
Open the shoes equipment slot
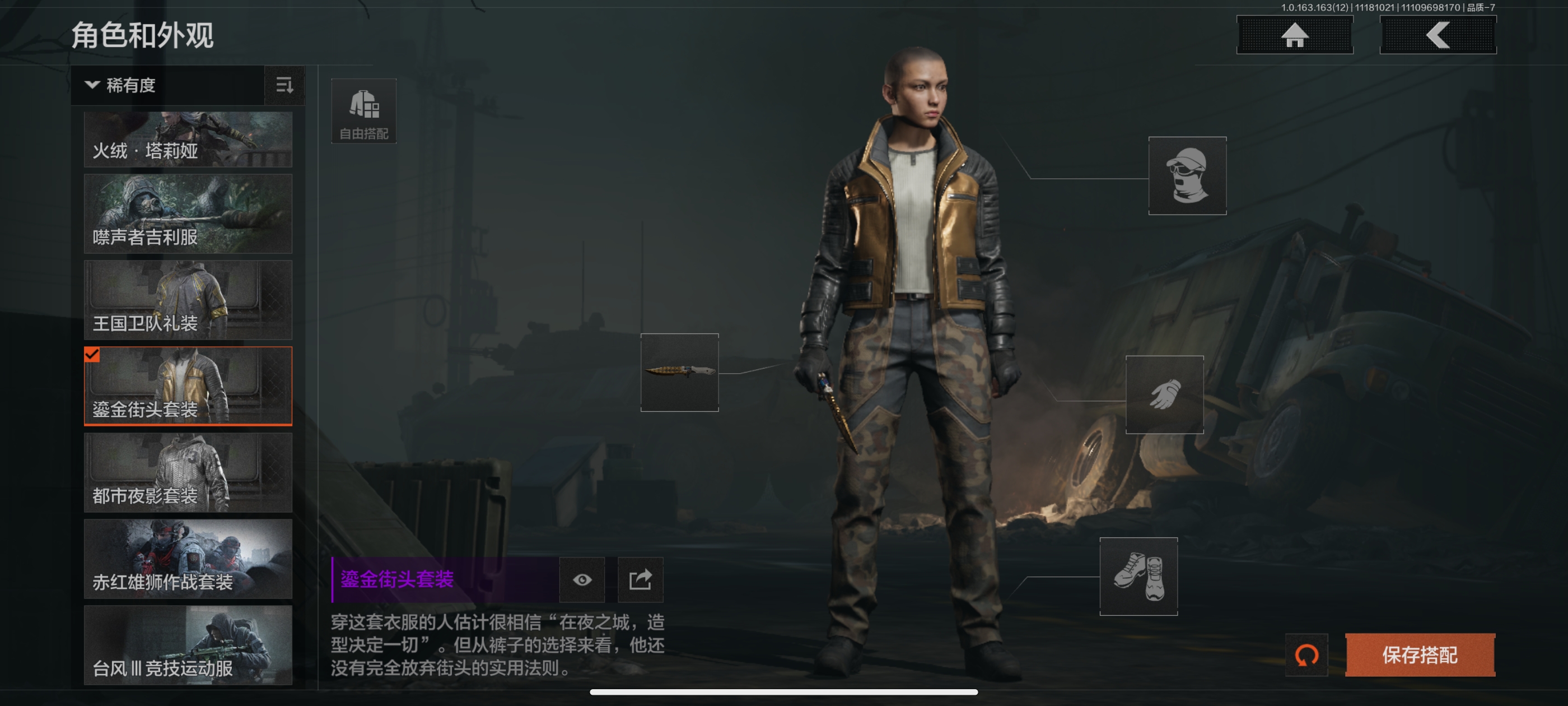[x=1138, y=576]
